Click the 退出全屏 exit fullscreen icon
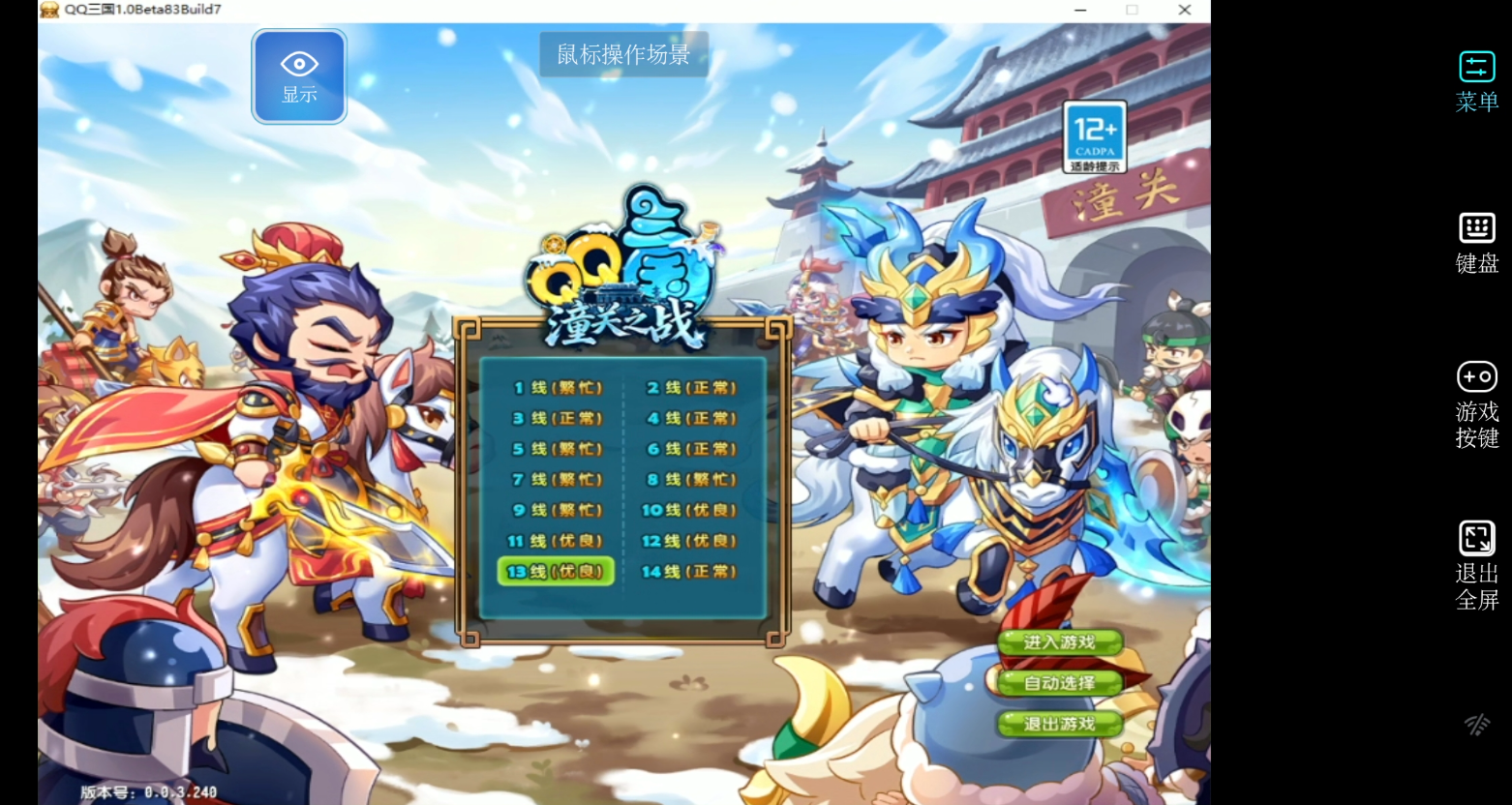1512x805 pixels. coord(1475,538)
